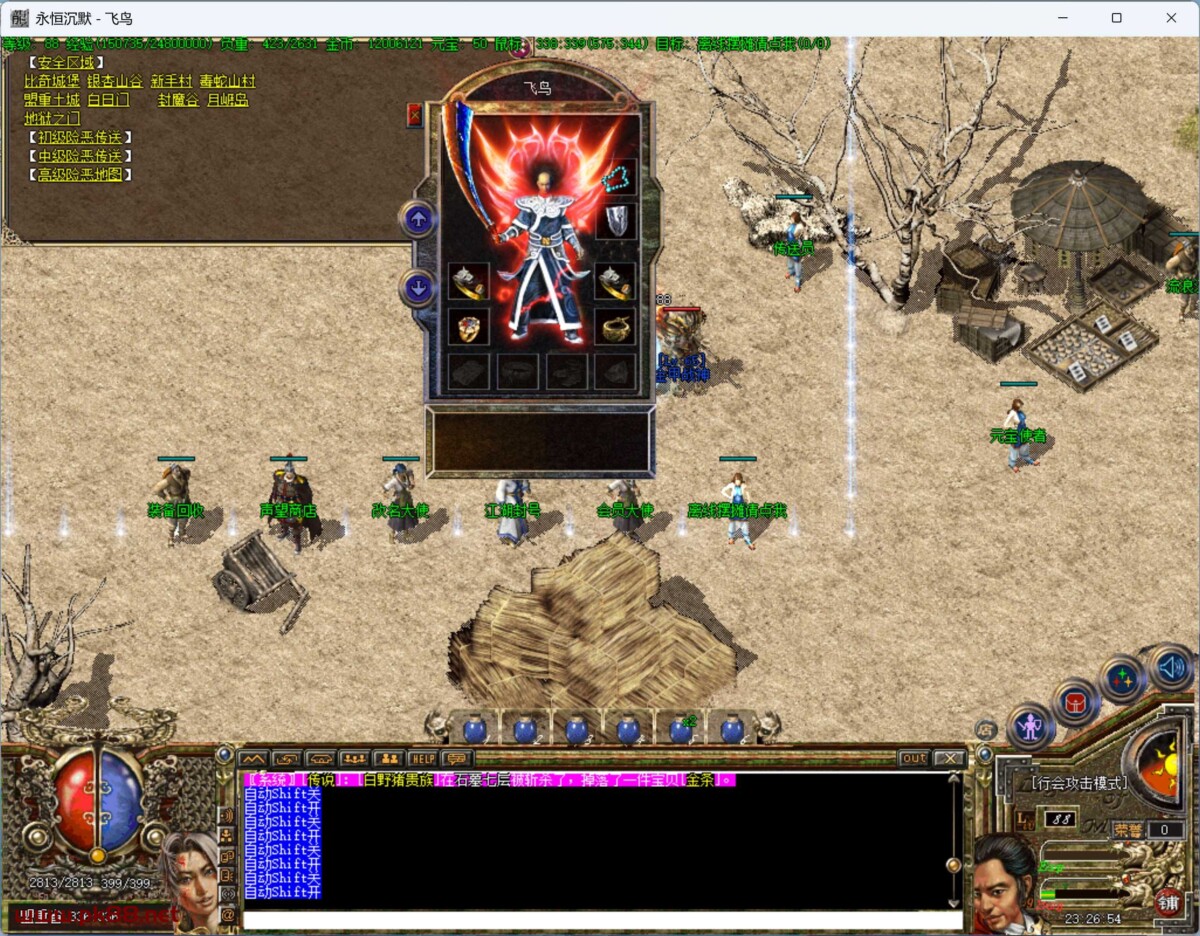Travel to 毒蛇山村 via its link
The image size is (1200, 936).
227,81
